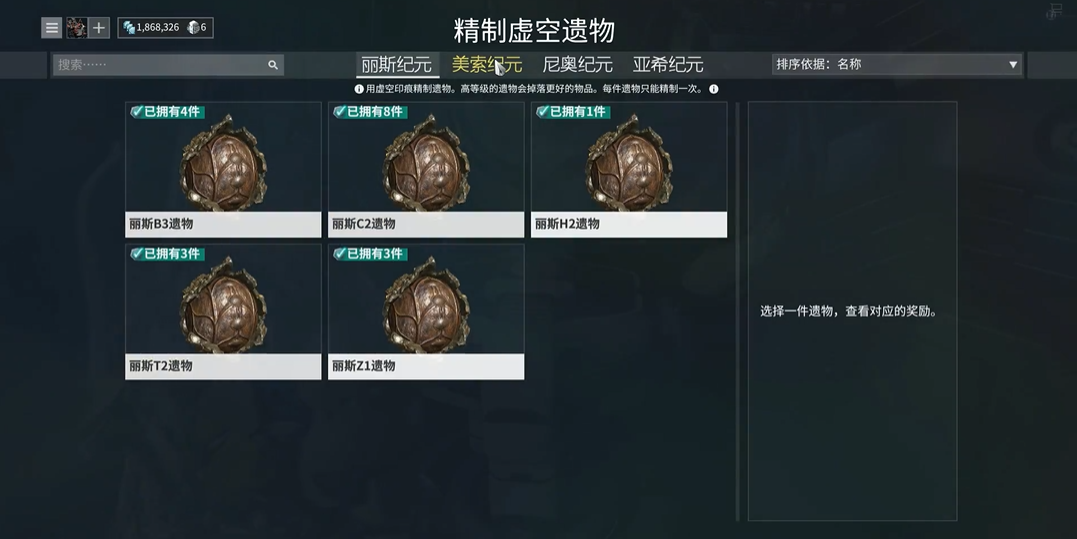Select the 丽斯C2遗物 relic

point(426,170)
